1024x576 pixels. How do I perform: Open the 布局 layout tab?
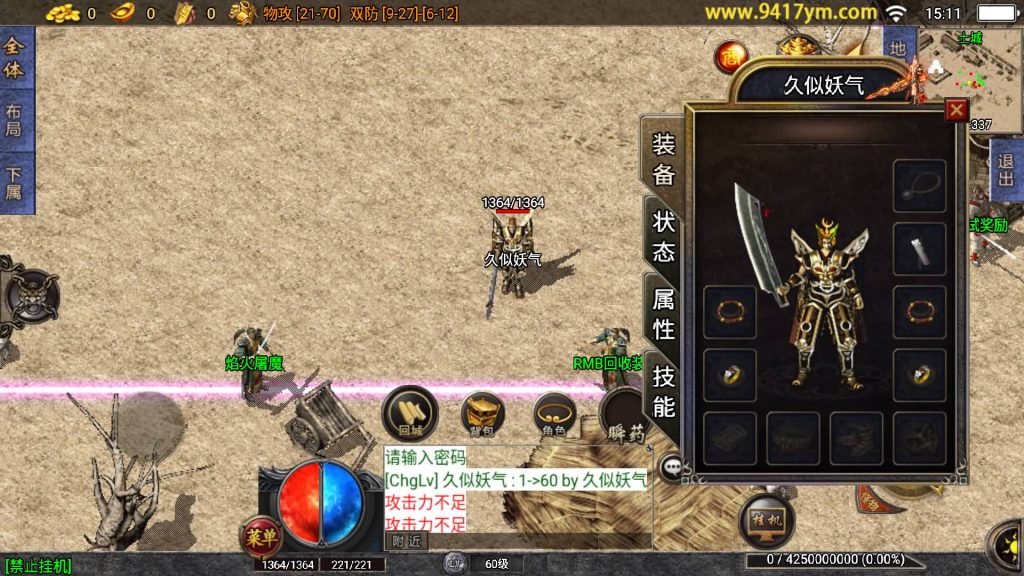tap(15, 122)
